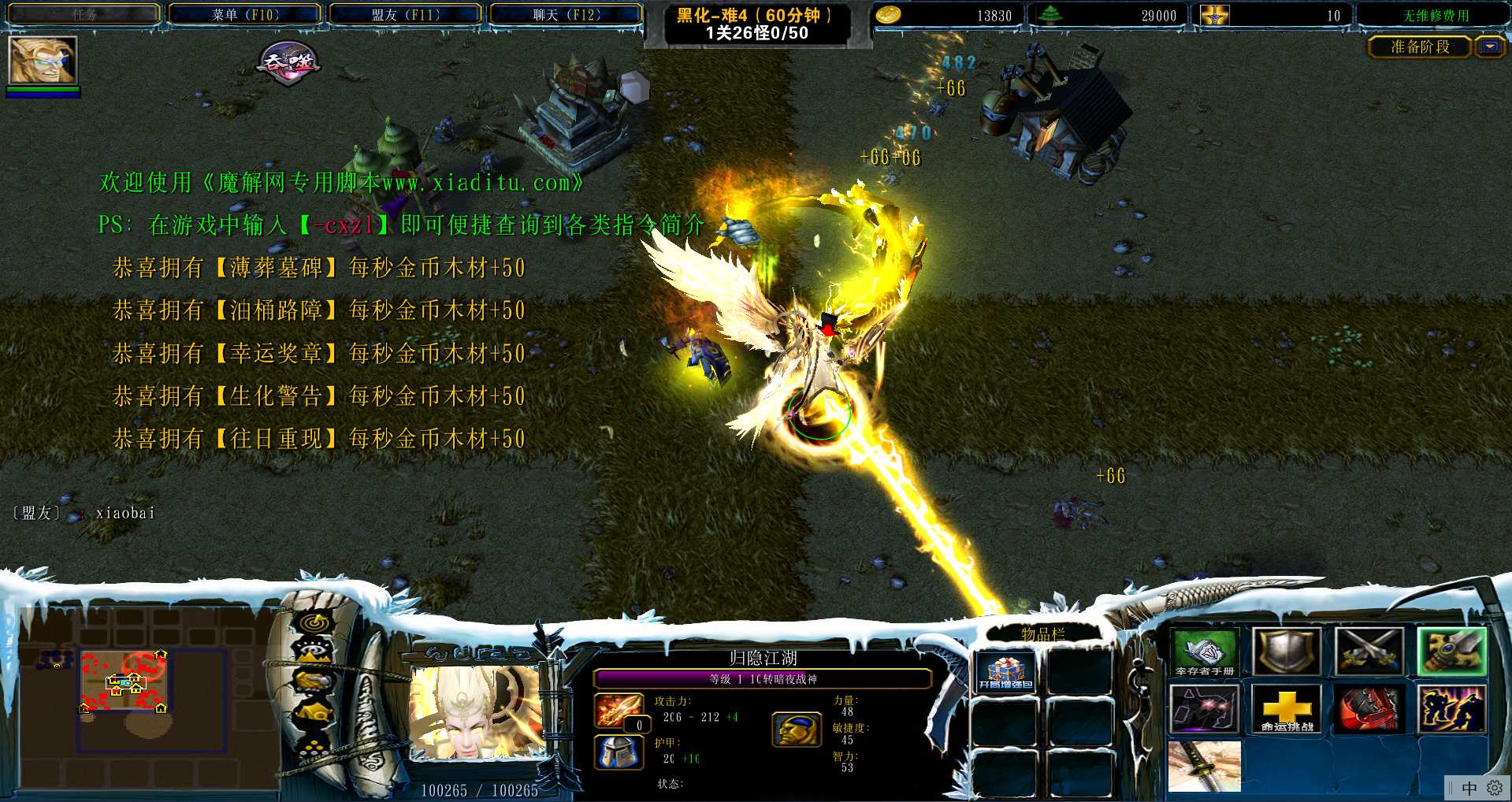Toggle minimap ally color mode button

tap(314, 681)
